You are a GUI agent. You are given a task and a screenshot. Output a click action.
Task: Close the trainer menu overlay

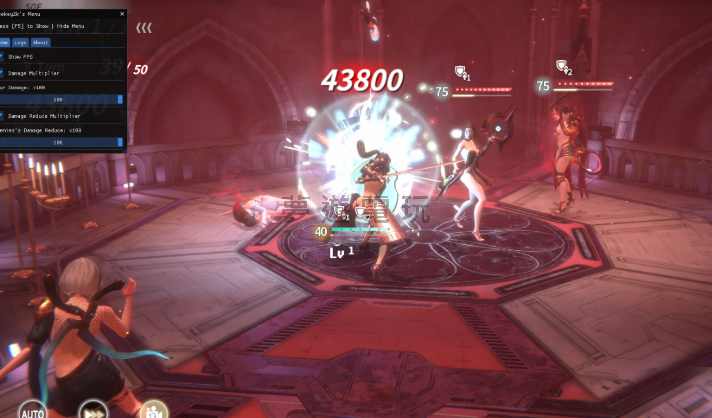[122, 15]
